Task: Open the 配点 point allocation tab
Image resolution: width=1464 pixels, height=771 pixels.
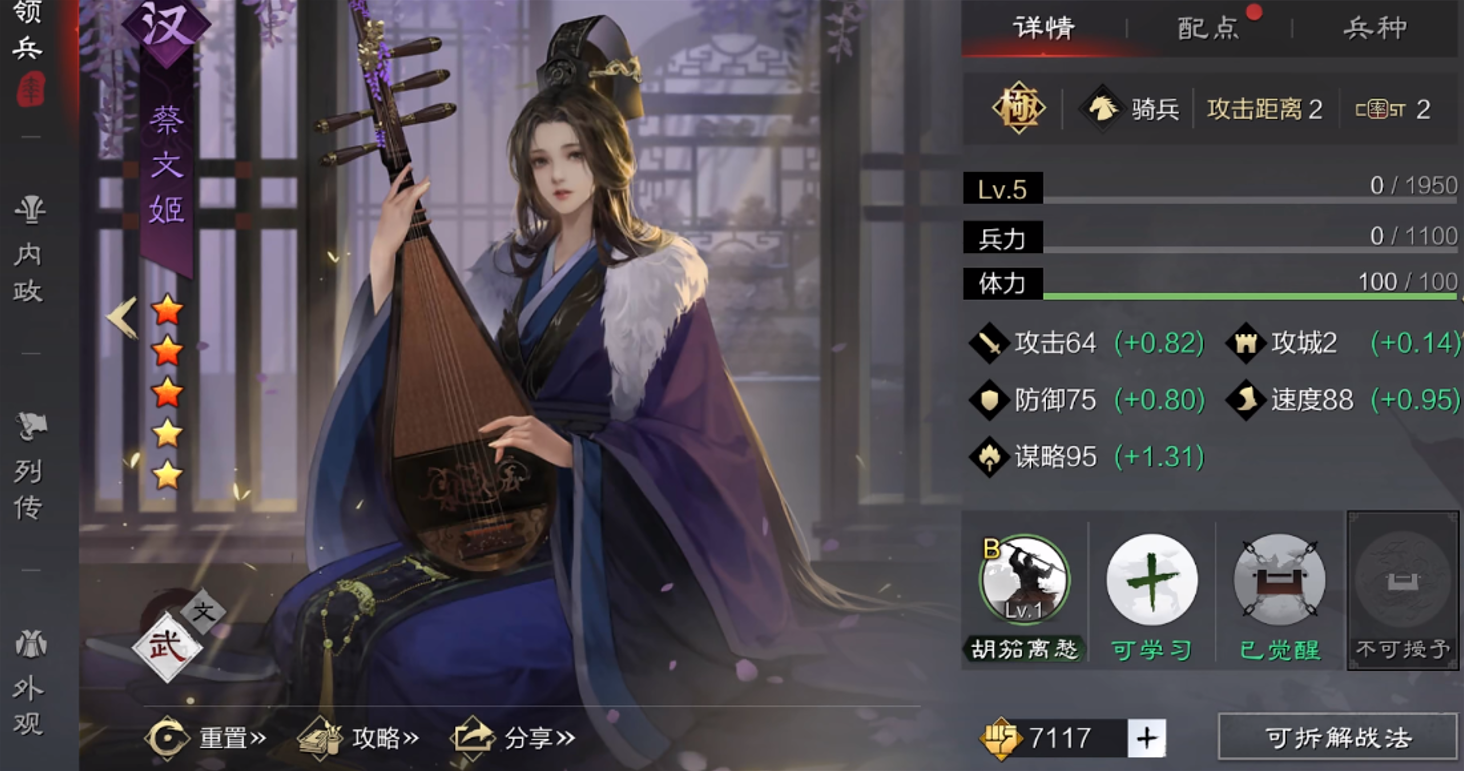Action: (x=1208, y=28)
